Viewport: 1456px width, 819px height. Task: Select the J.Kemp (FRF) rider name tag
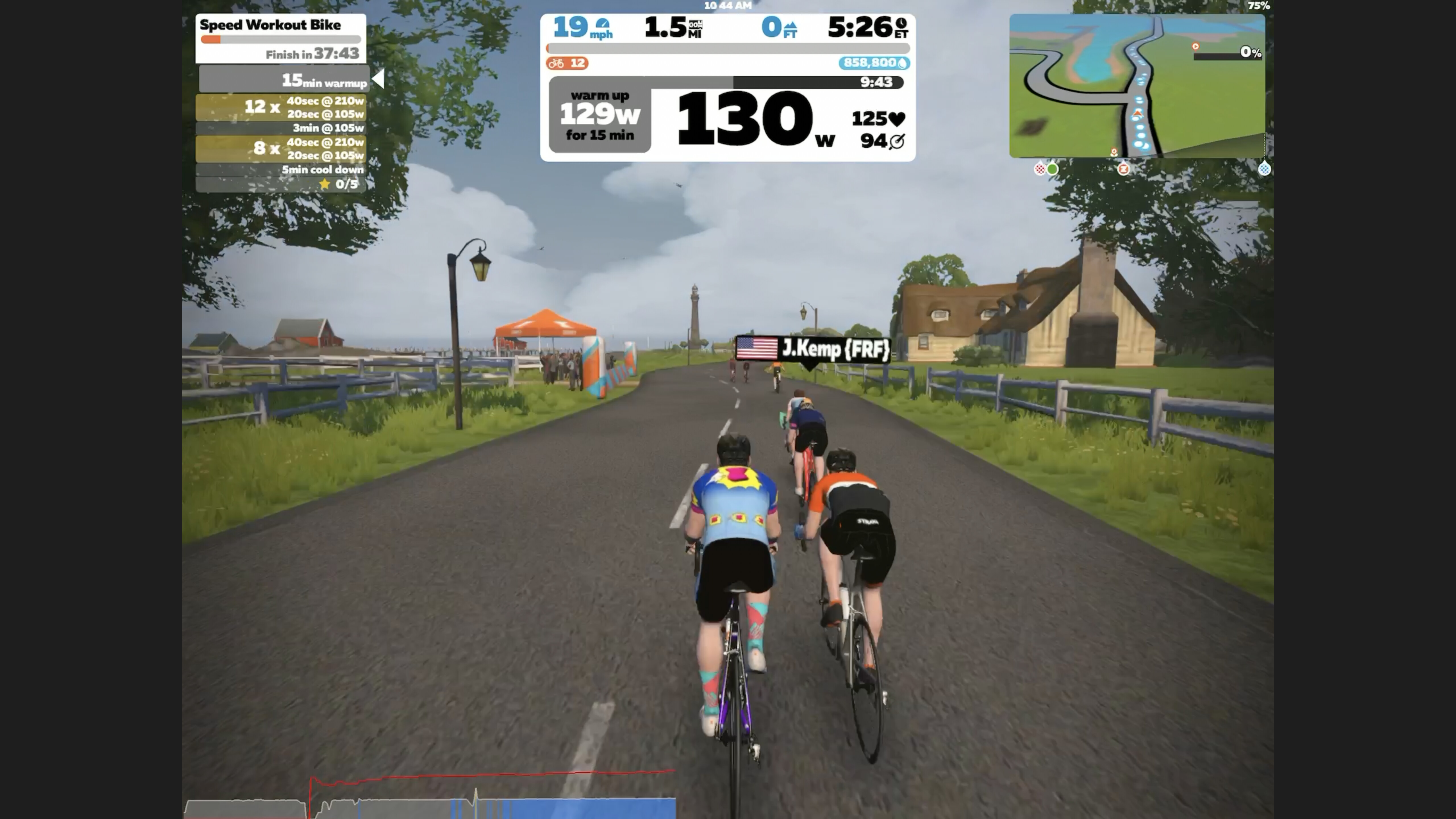[x=813, y=349]
